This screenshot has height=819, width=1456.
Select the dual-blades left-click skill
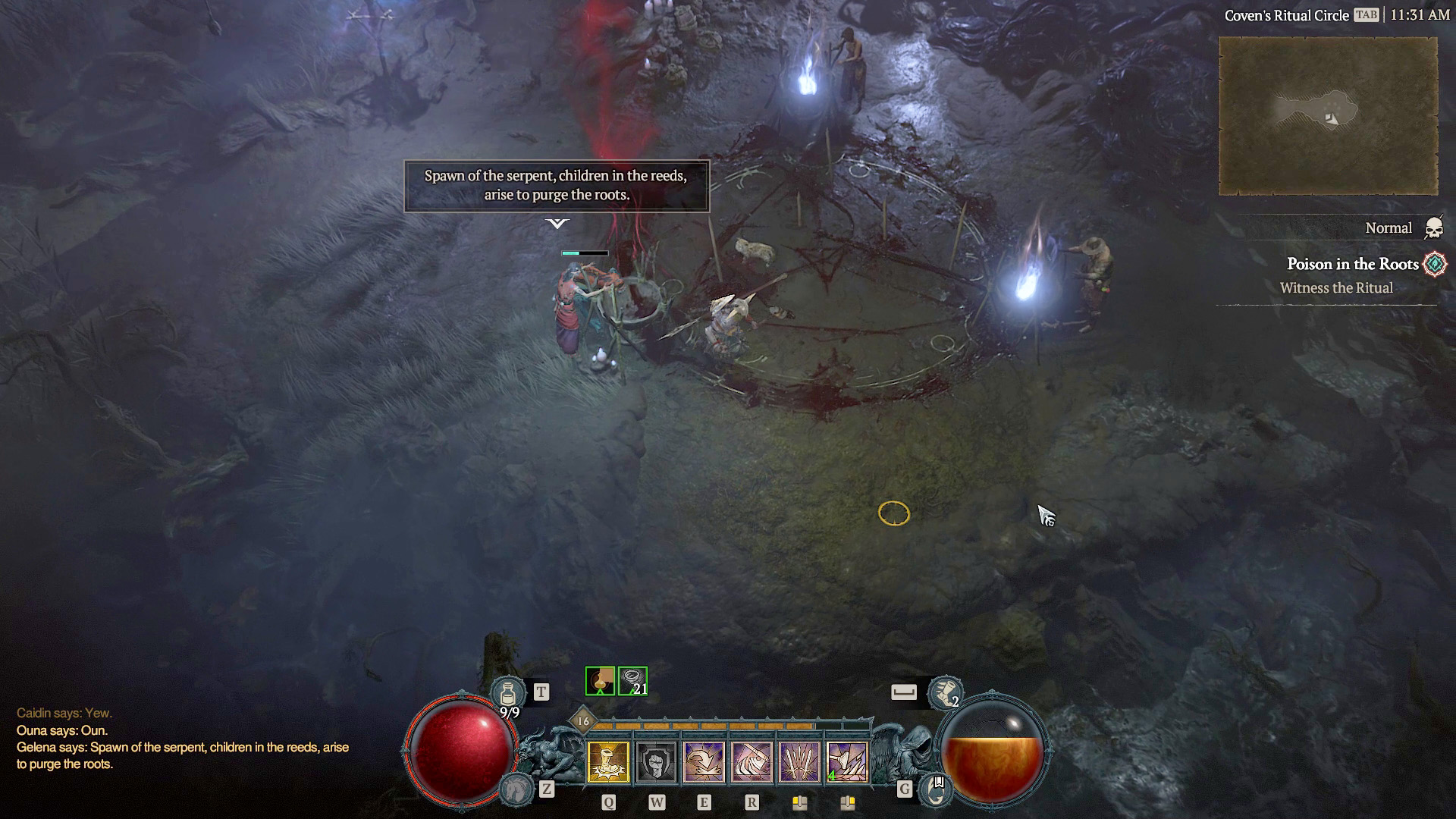point(799,762)
